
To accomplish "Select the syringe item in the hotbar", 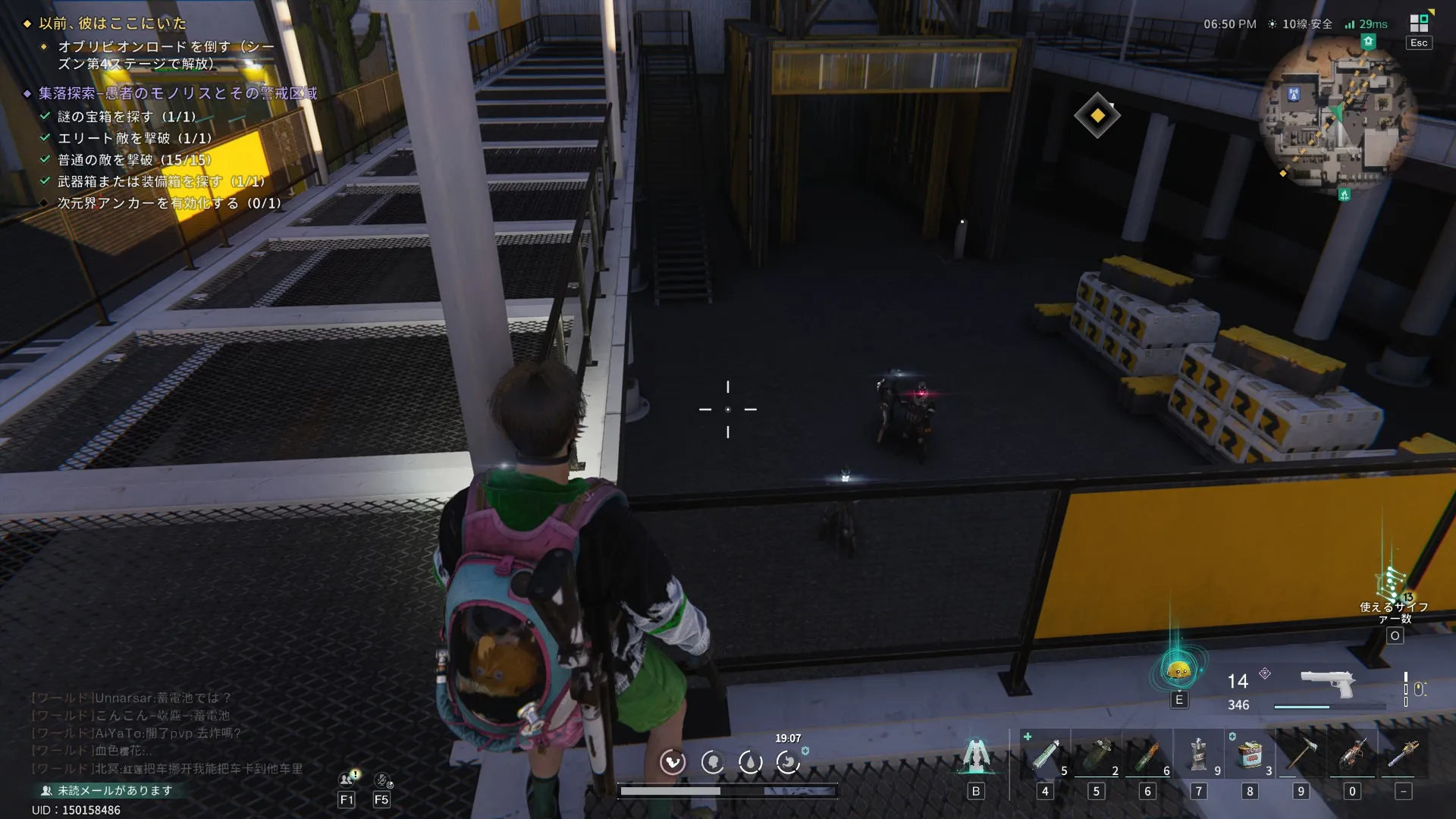I will pos(1045,755).
